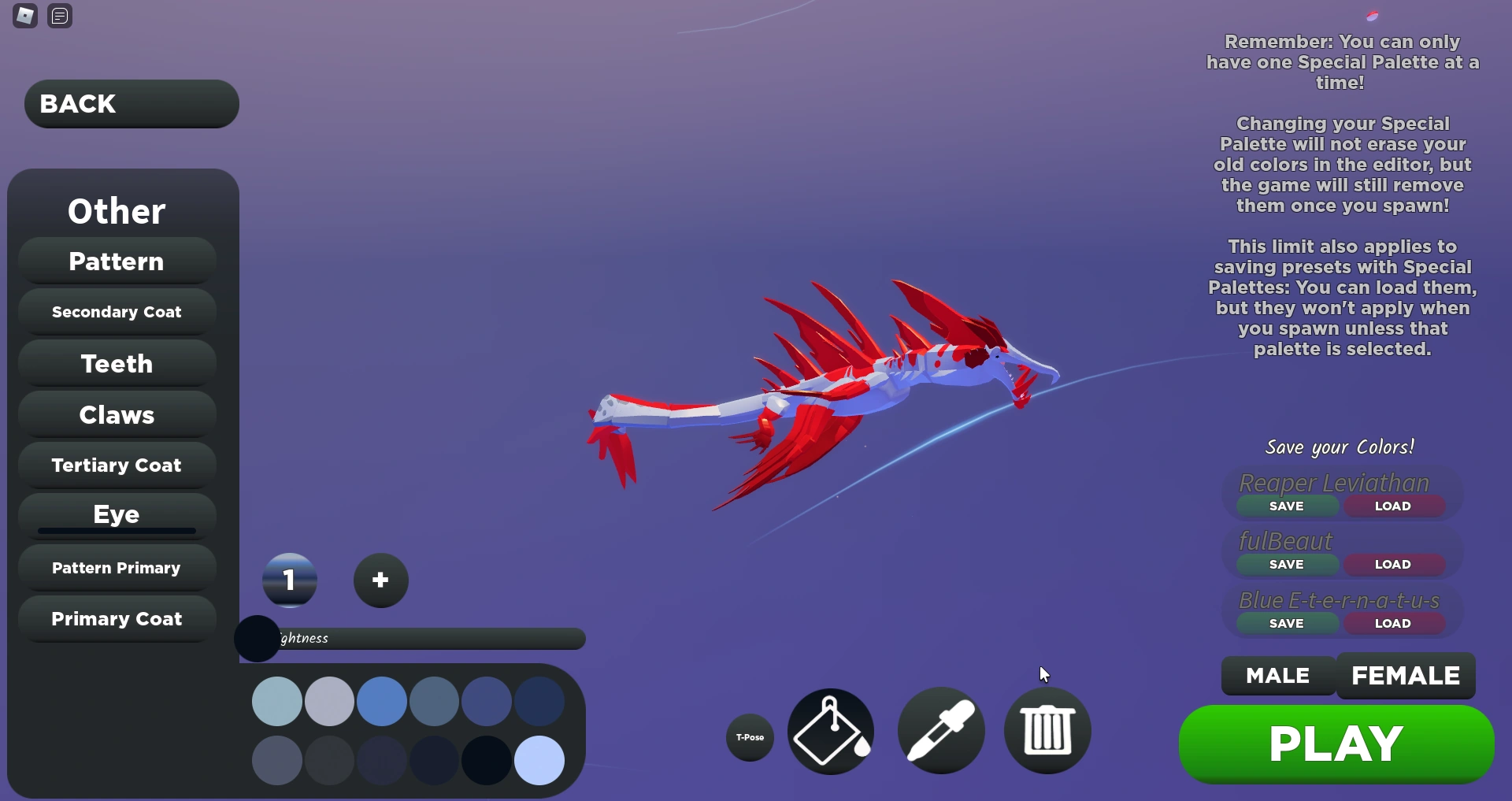Switch to the Pattern tab

pyautogui.click(x=116, y=261)
